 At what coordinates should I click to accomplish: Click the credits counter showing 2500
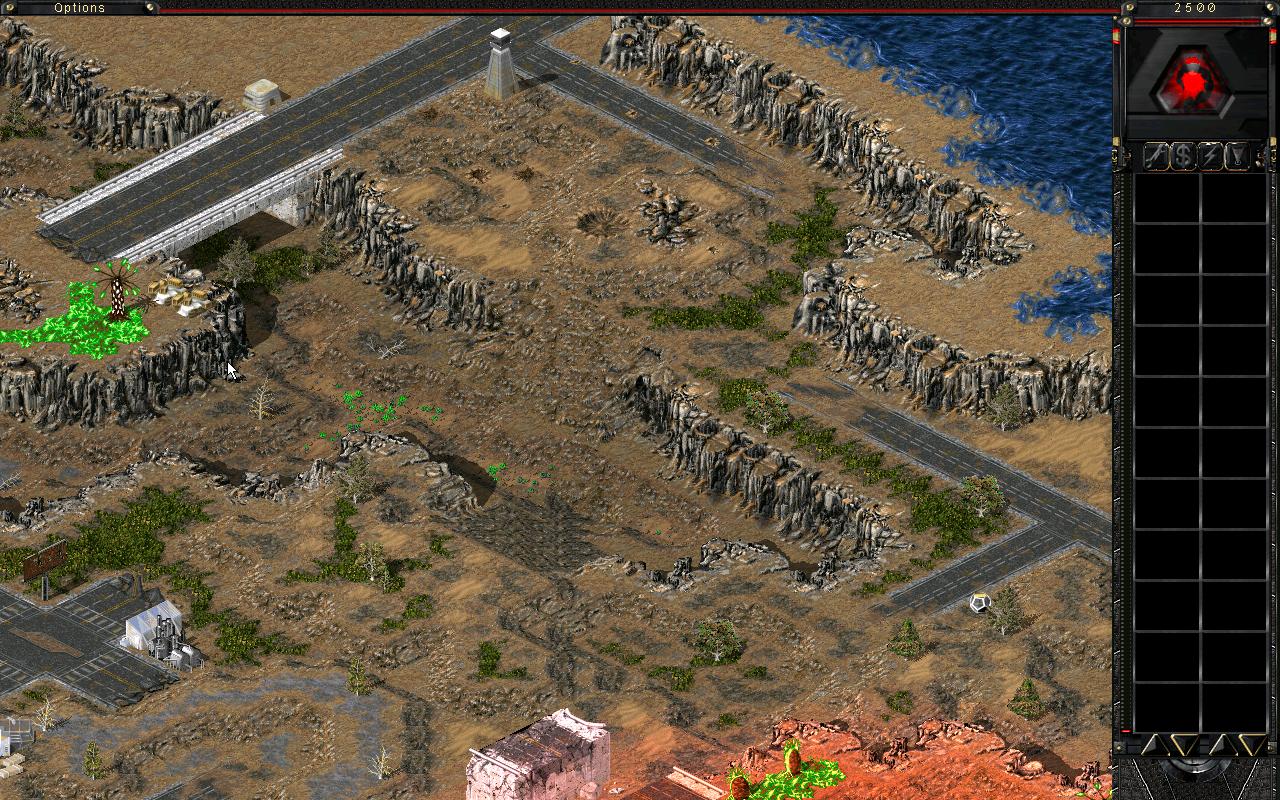(x=1194, y=8)
